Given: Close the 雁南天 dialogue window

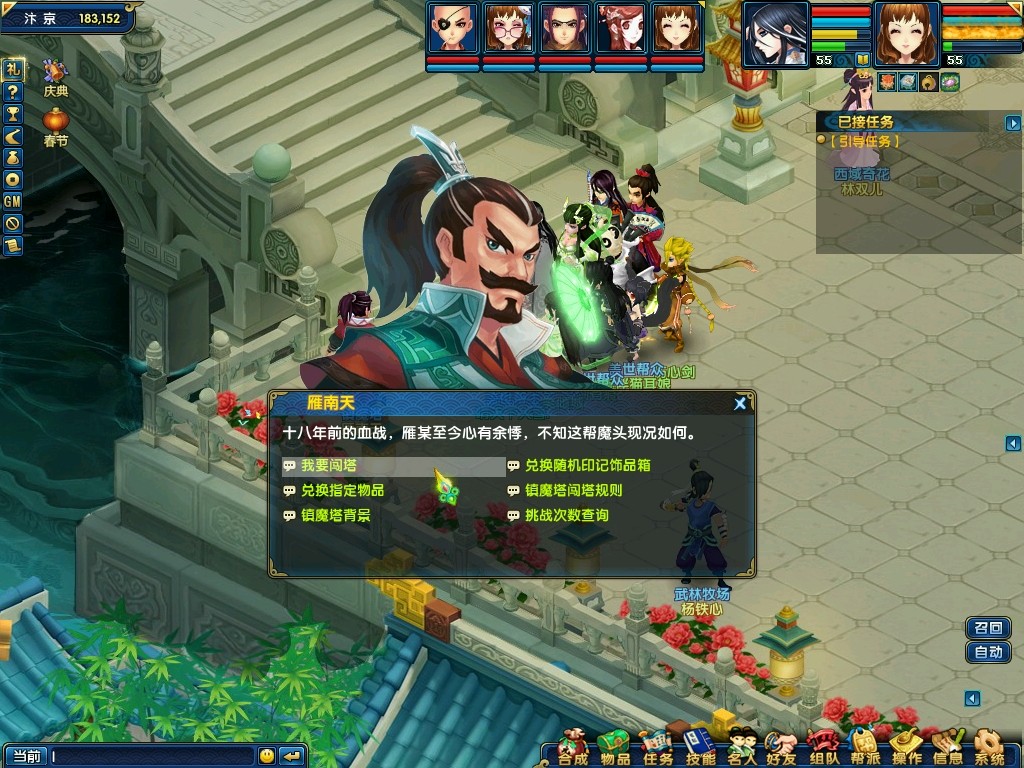Looking at the screenshot, I should (740, 404).
